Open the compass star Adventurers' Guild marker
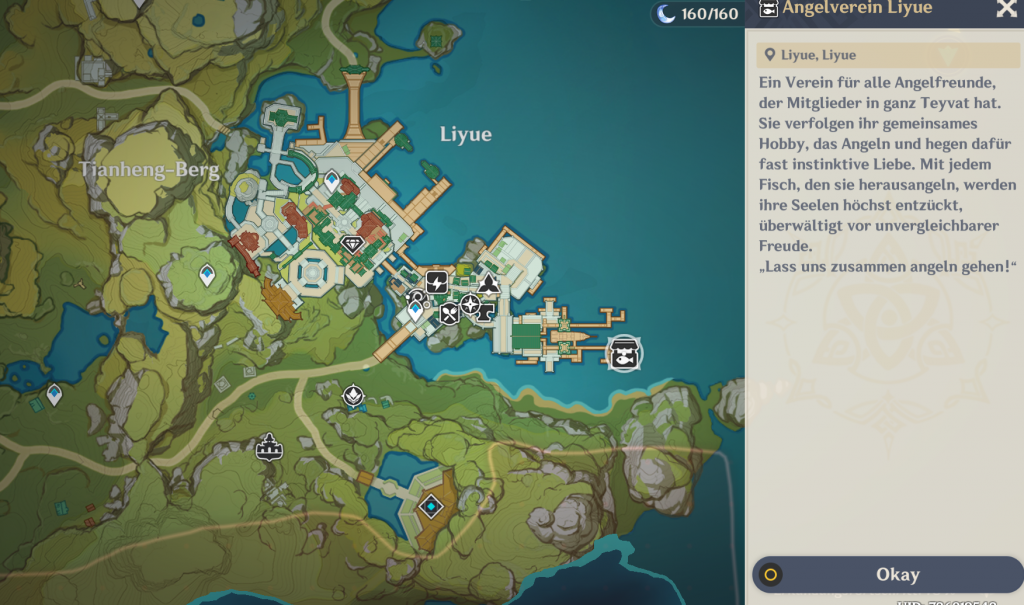The width and height of the screenshot is (1024, 605). pos(469,306)
